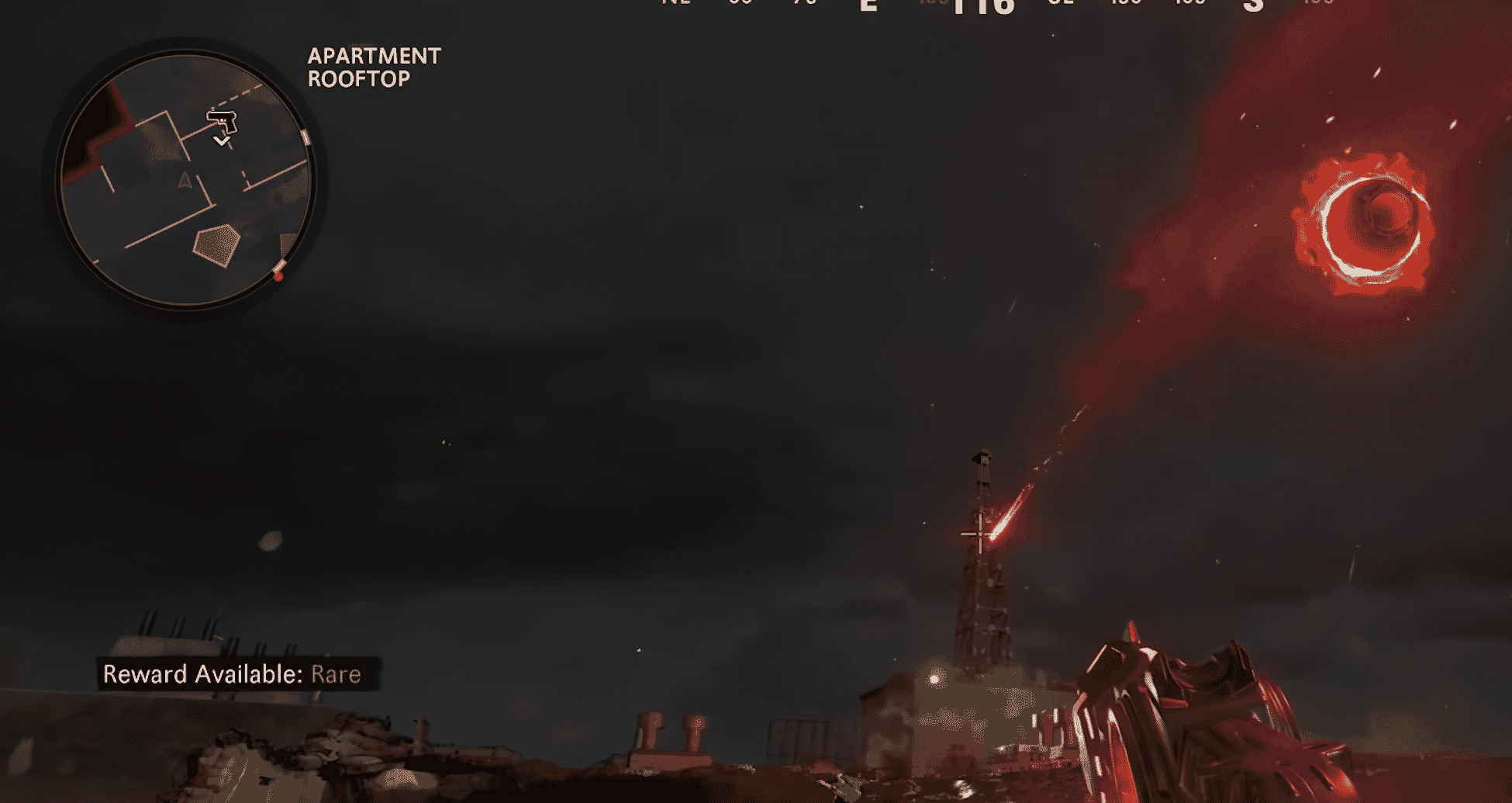Click the Reward Available: Rare banner
1512x803 pixels.
(233, 674)
